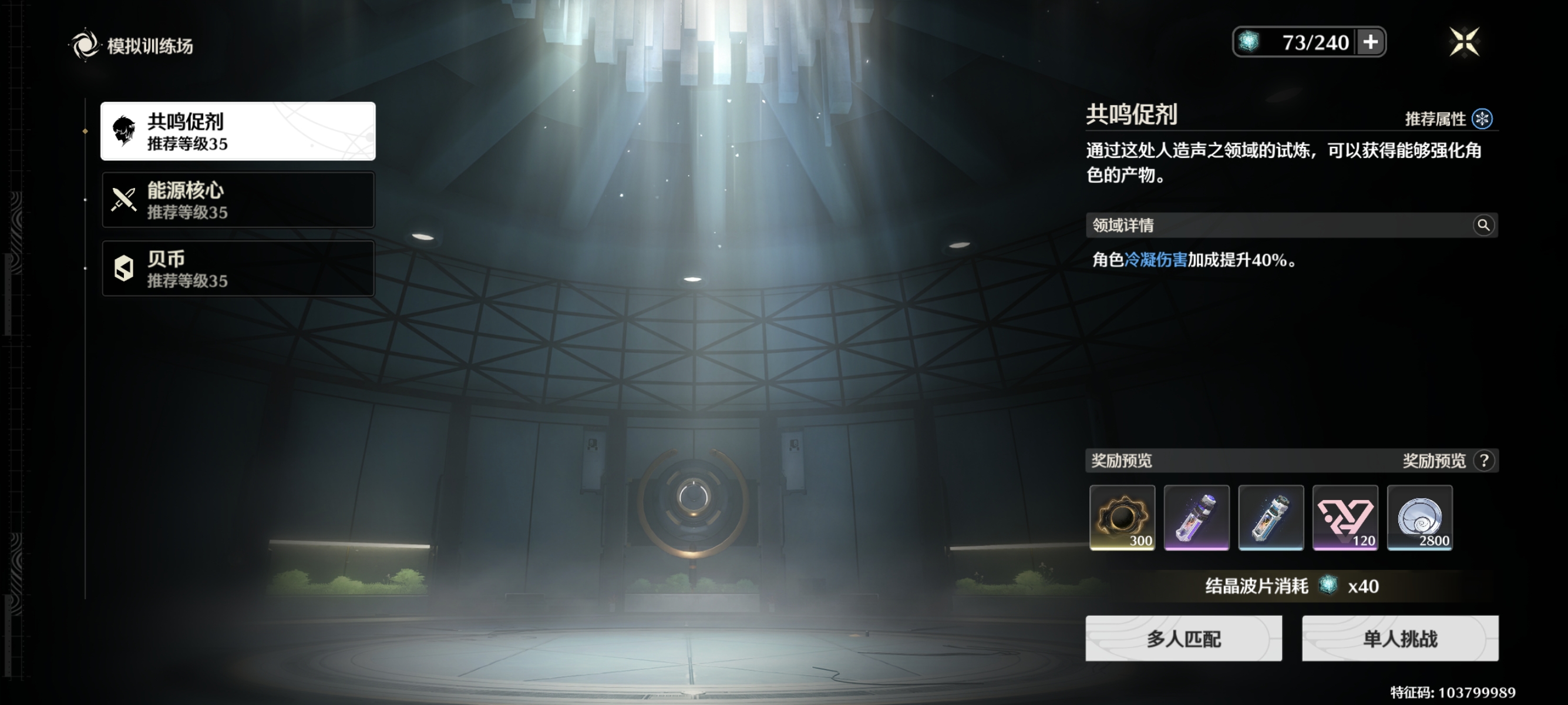View the blue resonance potion reward
Viewport: 1568px width, 705px height.
pyautogui.click(x=1271, y=518)
